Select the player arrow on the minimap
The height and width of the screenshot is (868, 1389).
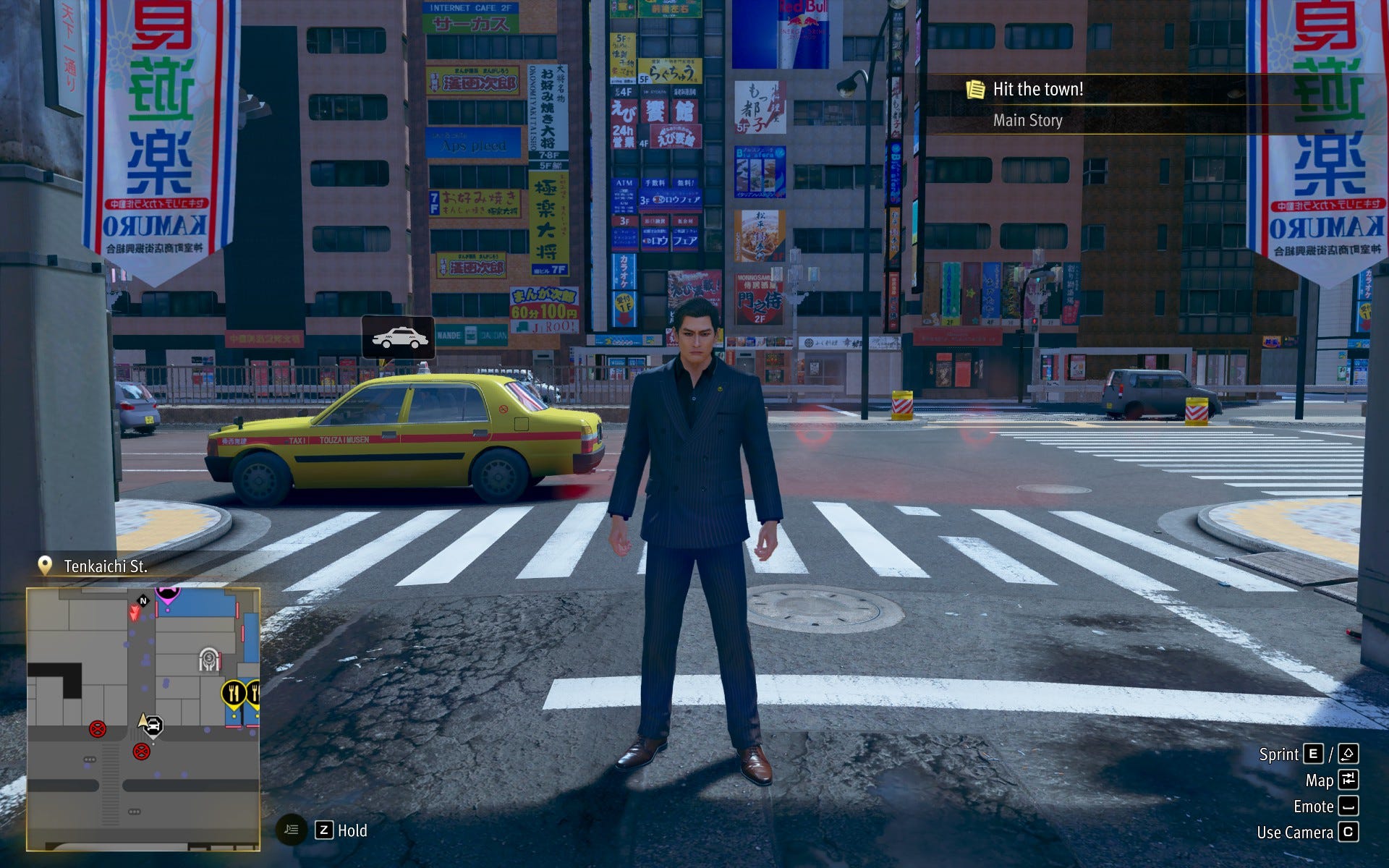point(143,720)
